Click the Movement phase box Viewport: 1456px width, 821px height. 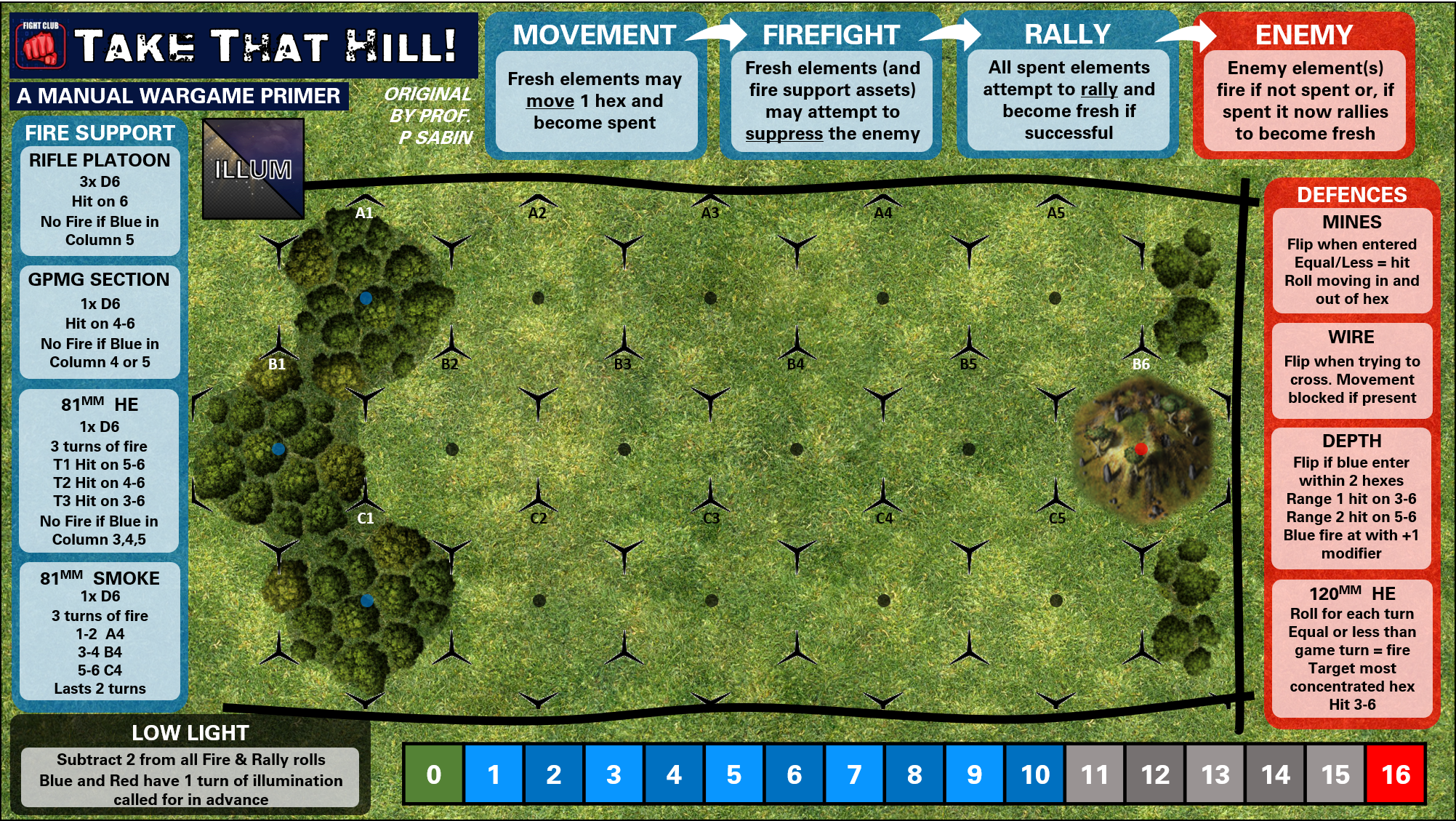595,100
